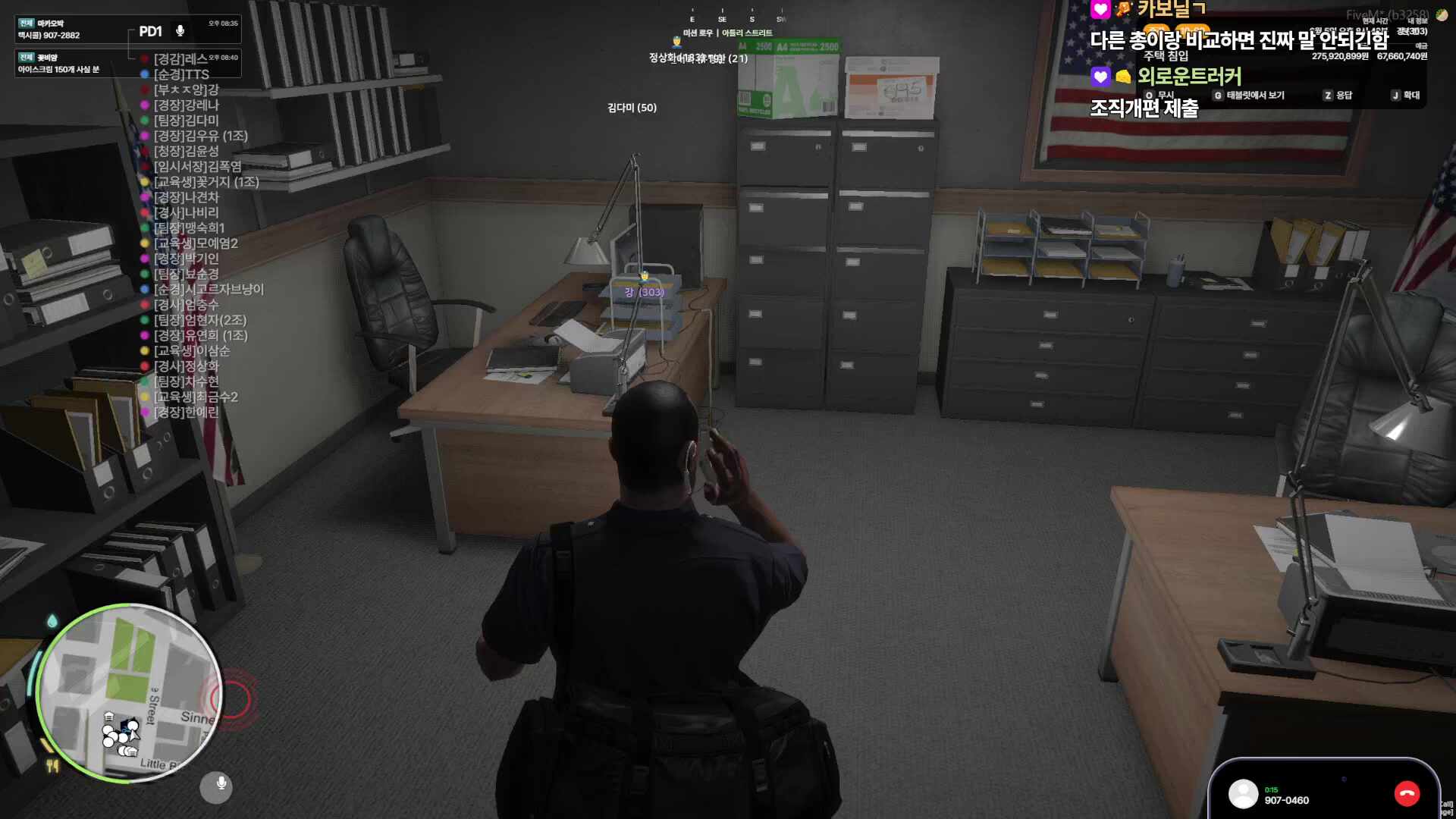The image size is (1456, 819).
Task: Select [교육생]이삼순 in the radio list
Action: tap(191, 350)
